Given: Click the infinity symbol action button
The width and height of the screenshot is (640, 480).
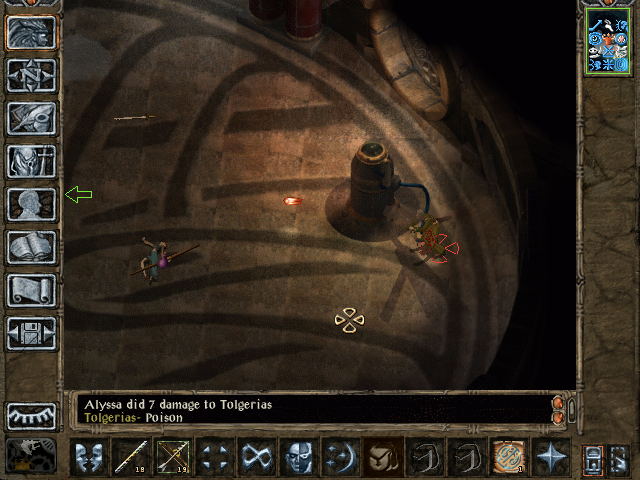Looking at the screenshot, I should tap(257, 457).
